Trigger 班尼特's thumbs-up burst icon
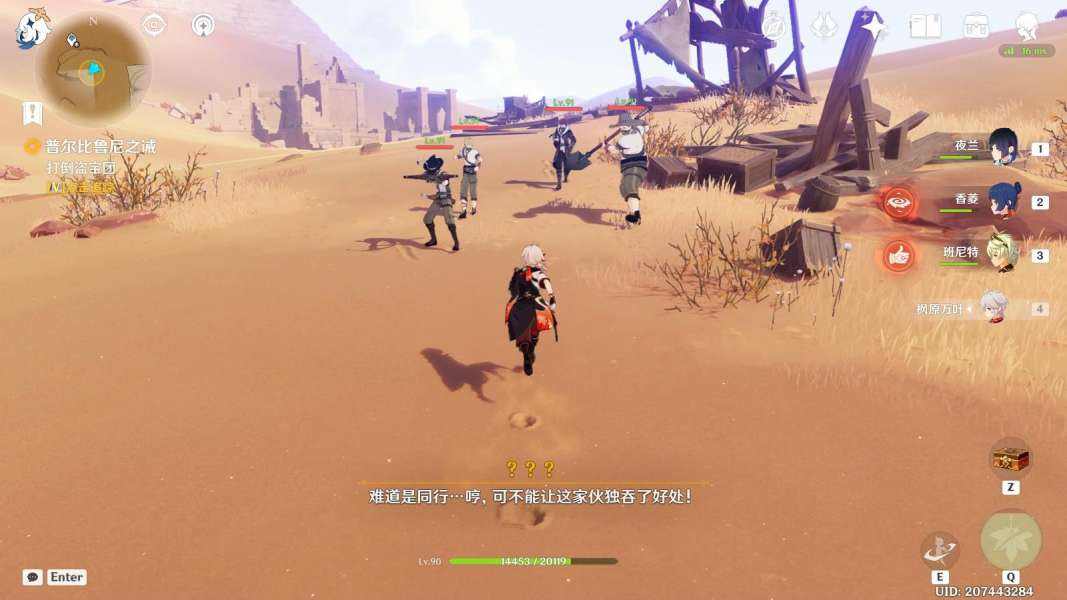 pos(899,255)
